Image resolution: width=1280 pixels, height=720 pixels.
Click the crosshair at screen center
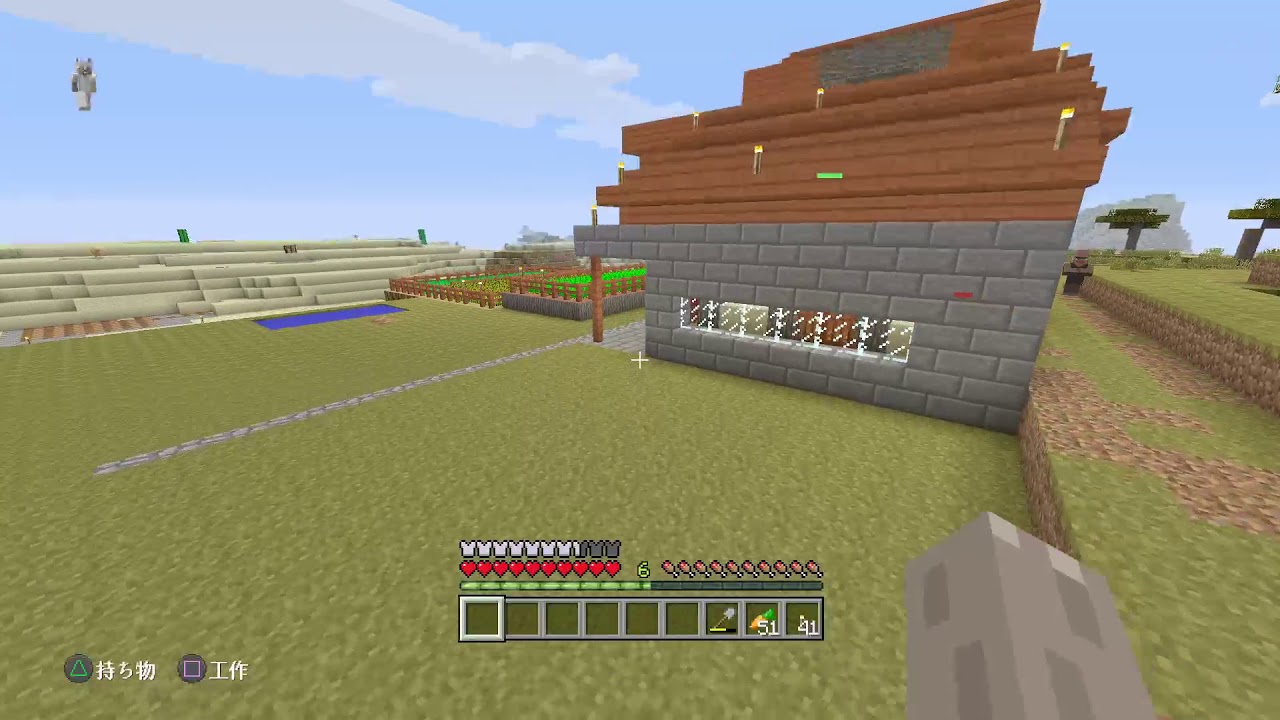click(640, 361)
